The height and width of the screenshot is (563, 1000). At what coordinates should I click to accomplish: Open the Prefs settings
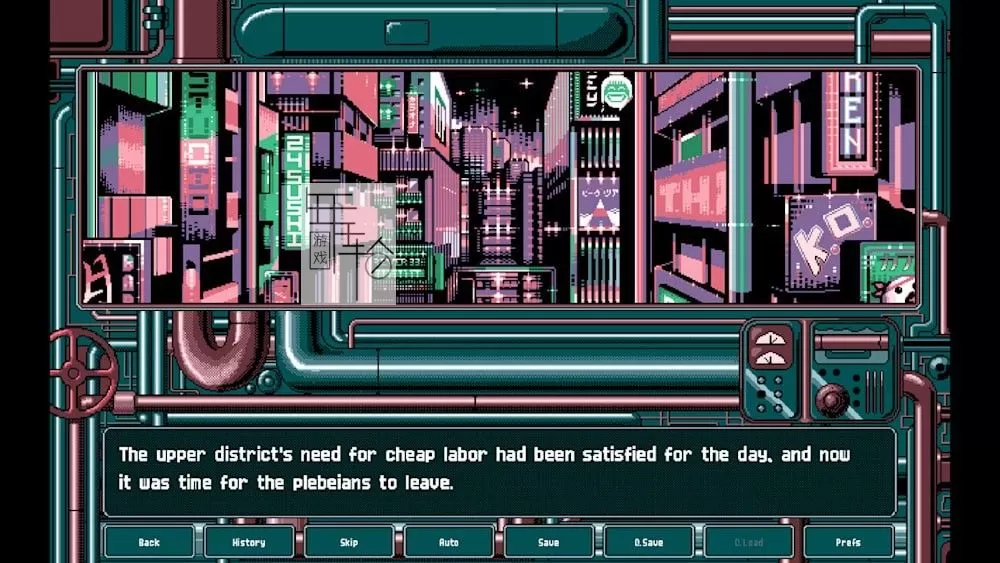coord(847,542)
